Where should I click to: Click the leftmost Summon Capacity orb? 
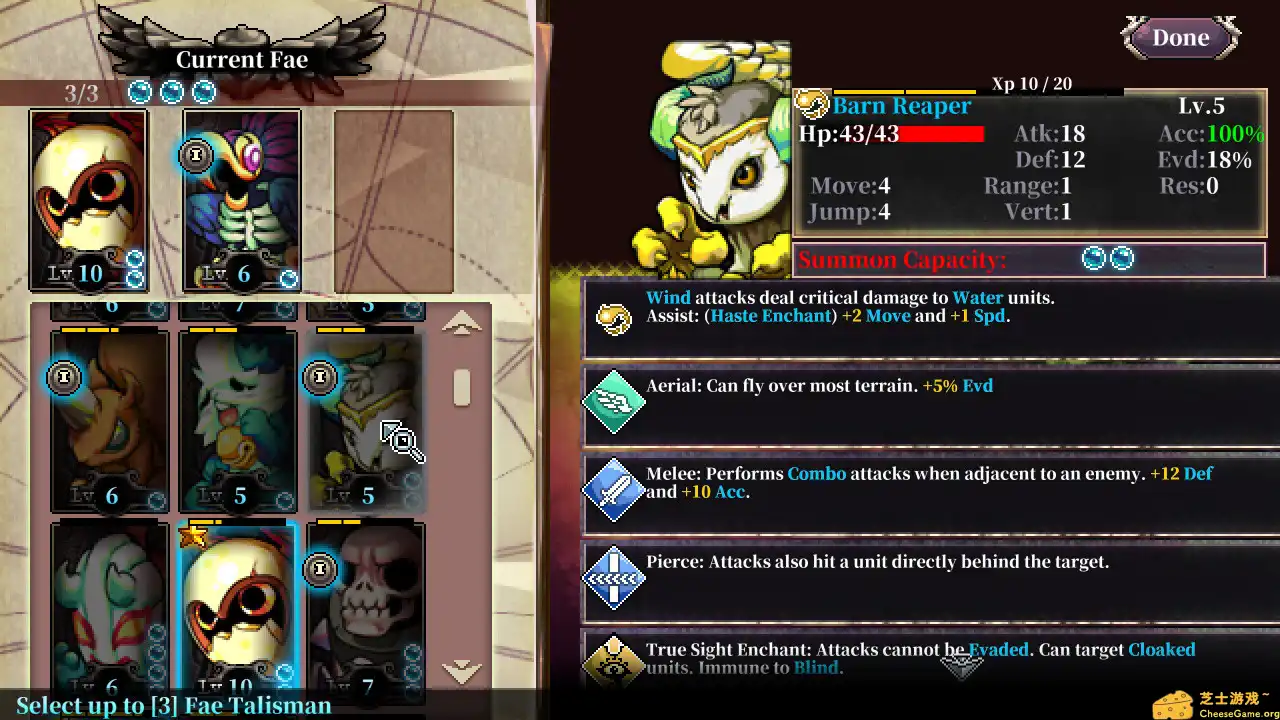coord(1095,258)
